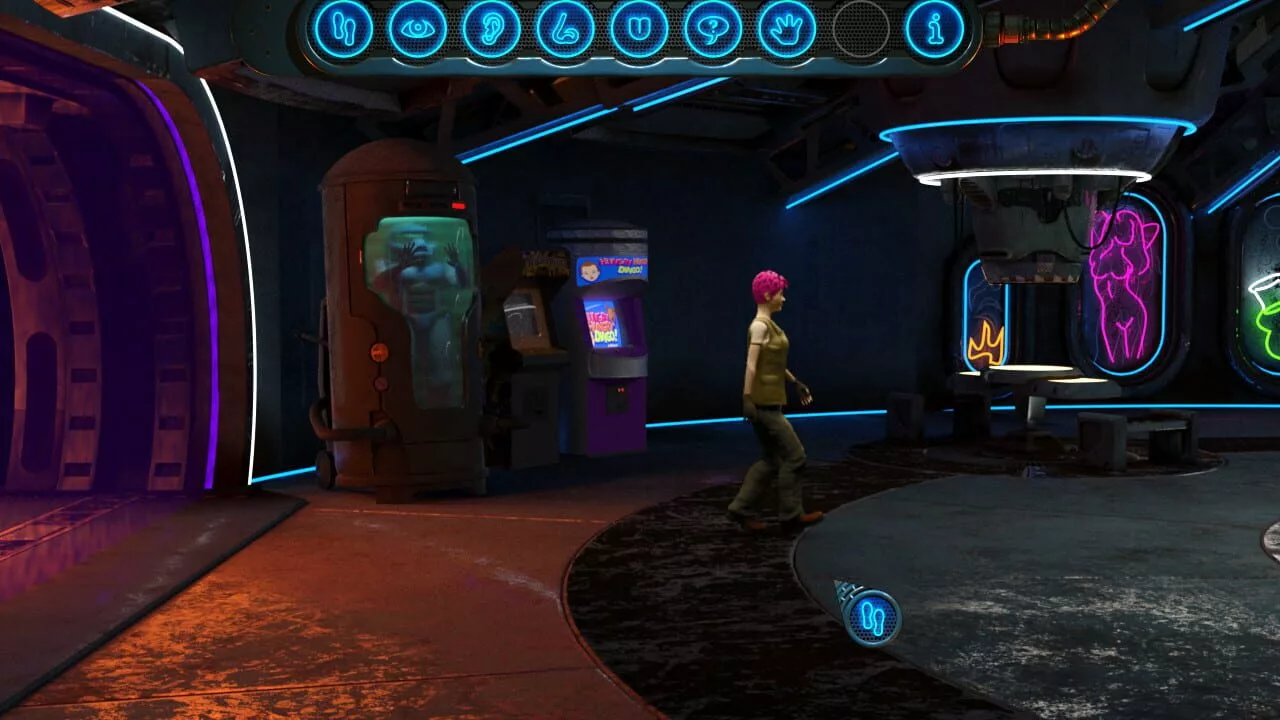Choose the Smell nose icon

click(564, 30)
